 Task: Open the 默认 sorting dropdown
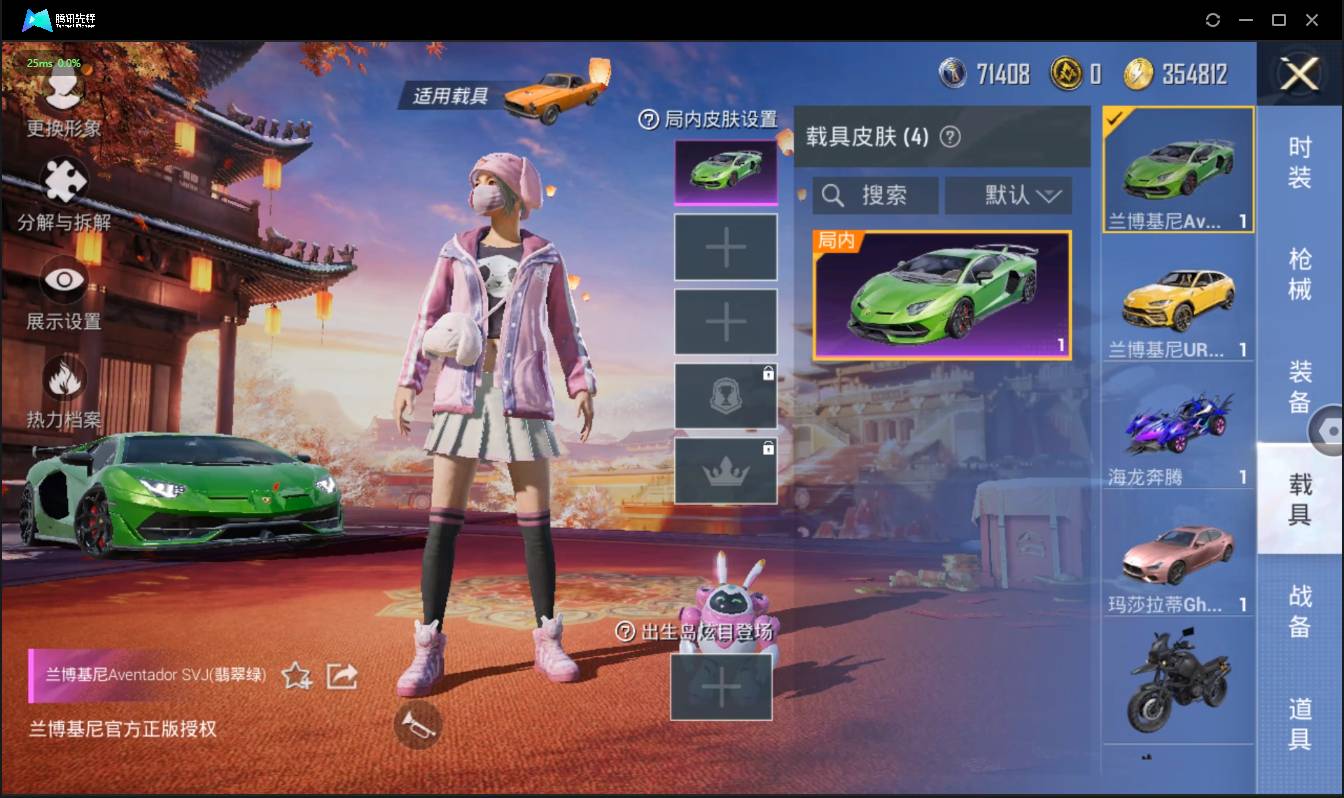tap(1008, 195)
